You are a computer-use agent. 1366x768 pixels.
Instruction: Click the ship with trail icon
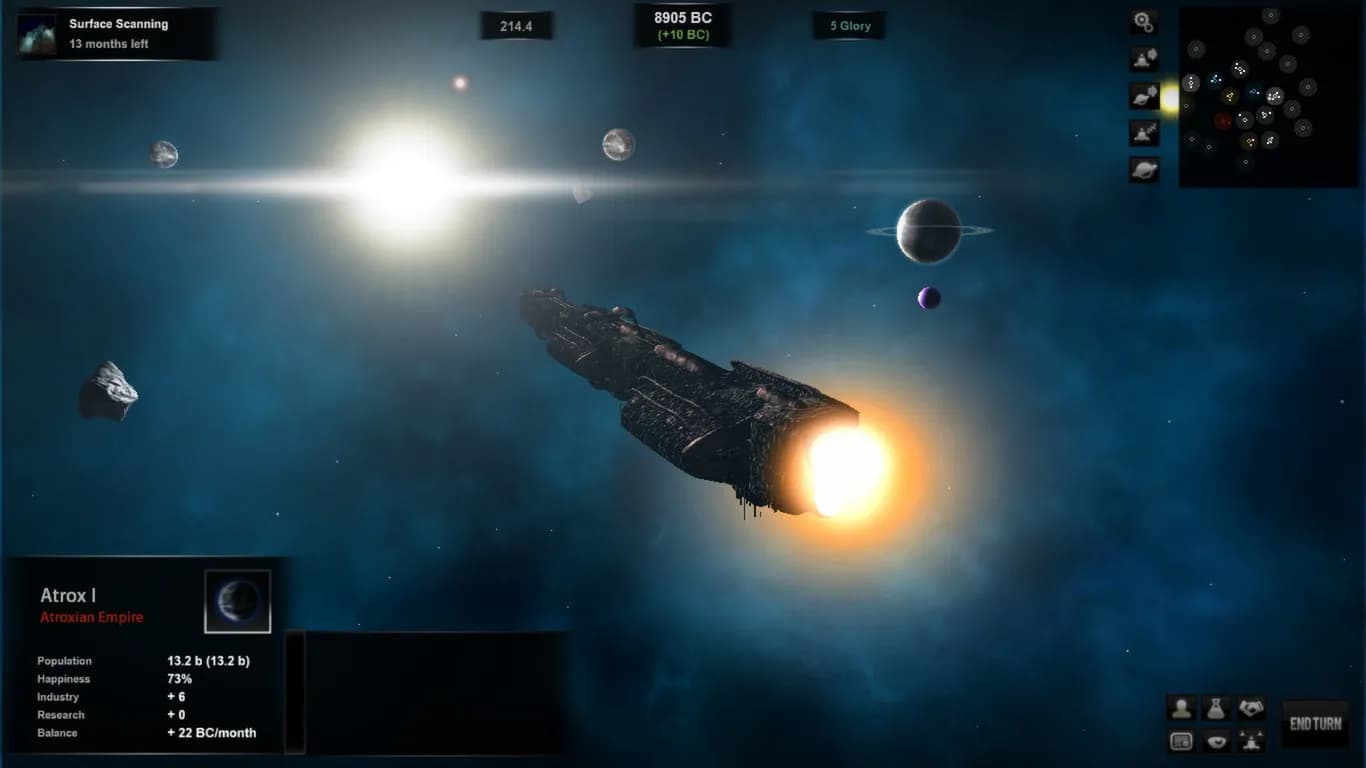tap(1144, 132)
